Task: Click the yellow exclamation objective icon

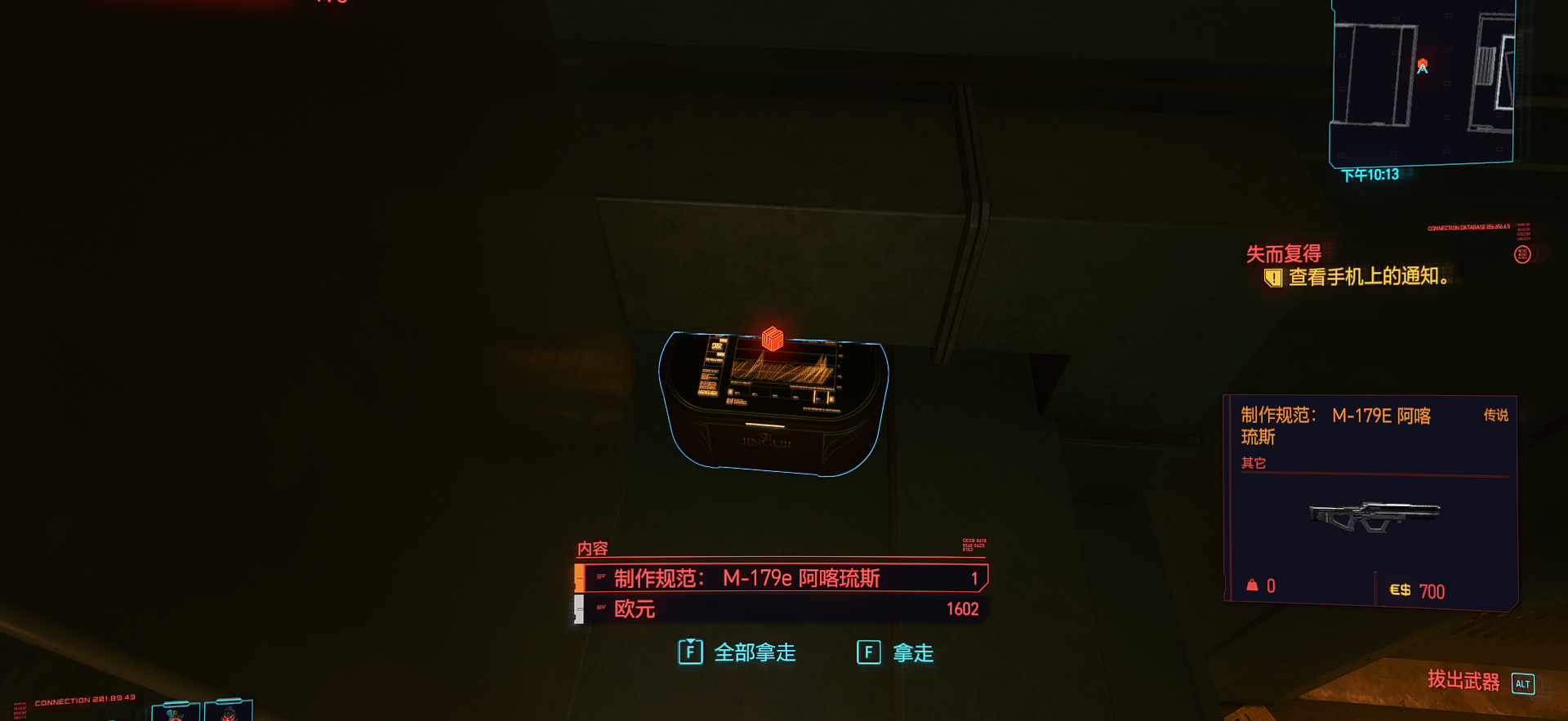Action: click(x=1273, y=278)
